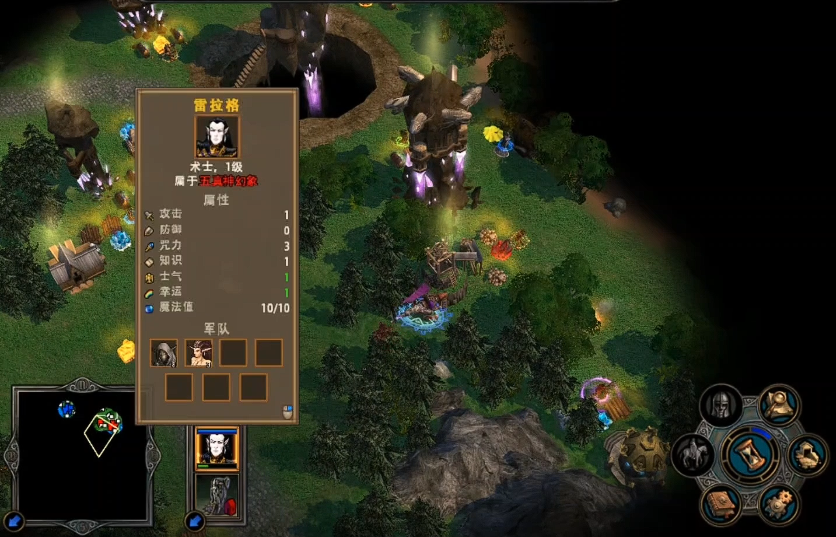
Task: Select the town thumbnail below the hero
Action: point(215,495)
